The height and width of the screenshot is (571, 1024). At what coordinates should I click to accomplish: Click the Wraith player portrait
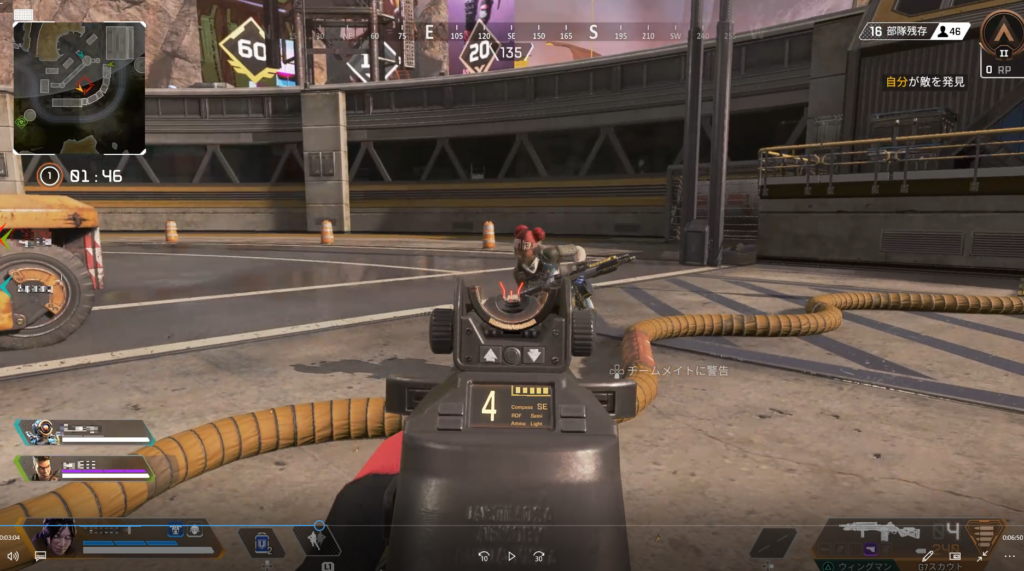click(x=55, y=539)
